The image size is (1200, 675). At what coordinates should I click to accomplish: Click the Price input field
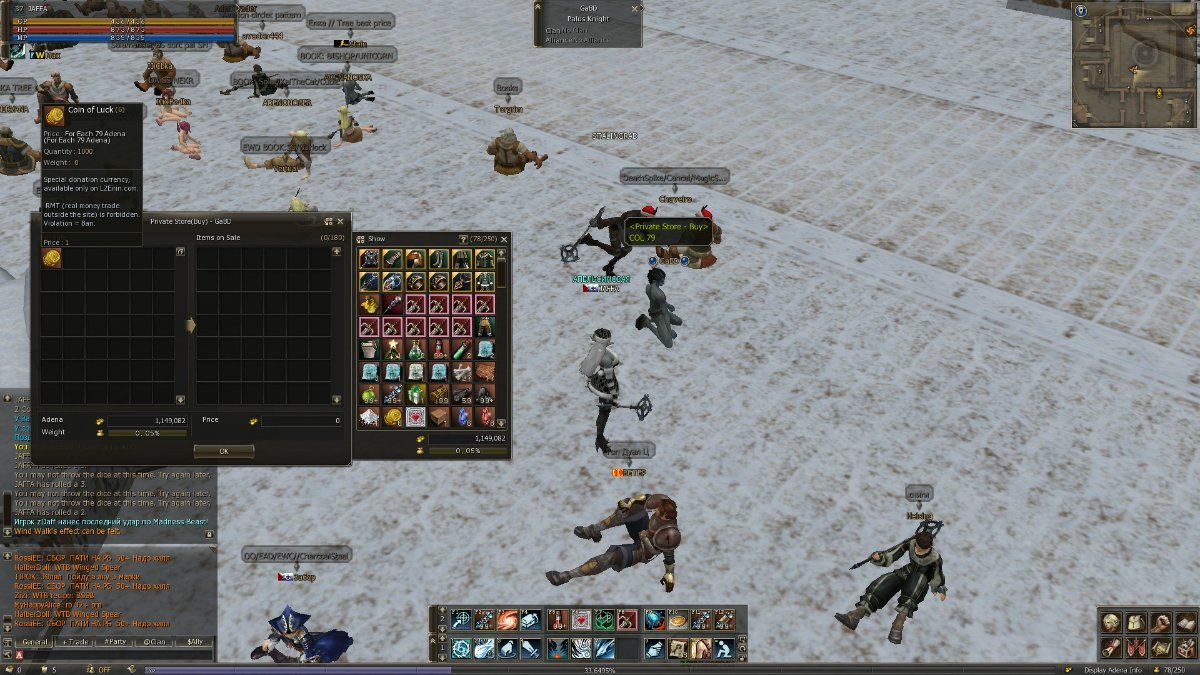point(300,421)
